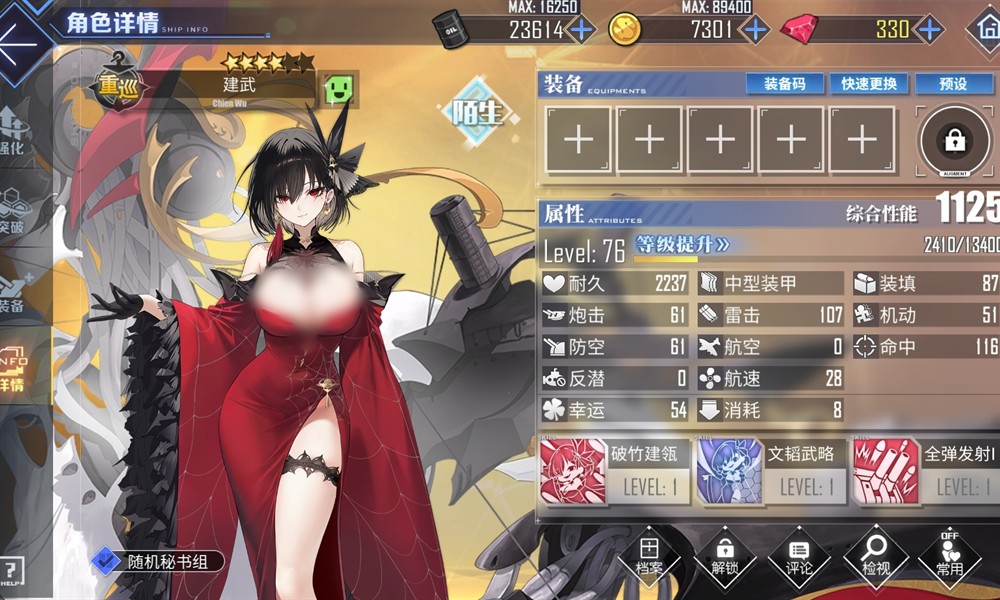Open the 等级提升 level up link
The height and width of the screenshot is (600, 1000).
point(684,244)
